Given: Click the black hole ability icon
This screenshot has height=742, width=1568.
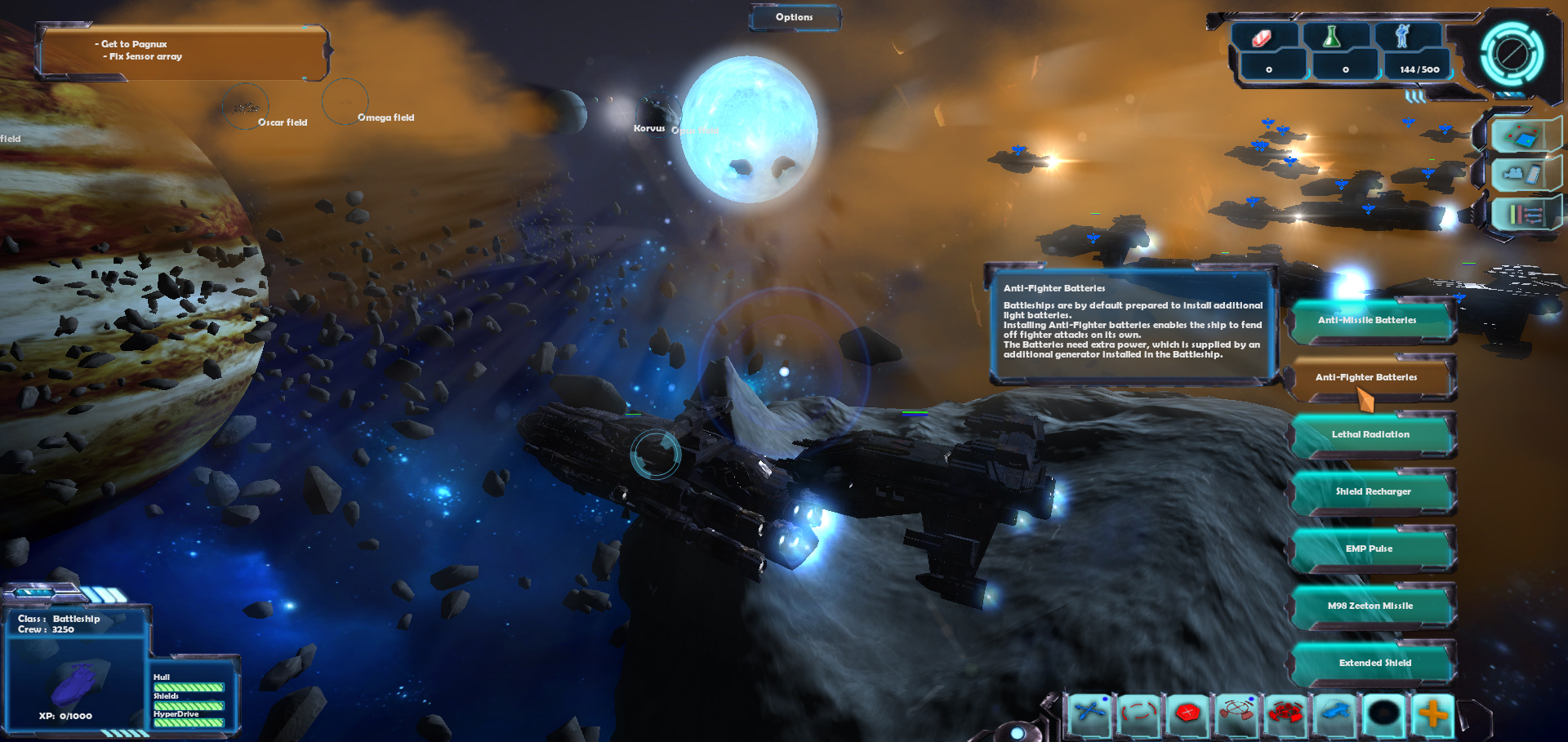Looking at the screenshot, I should click(x=1384, y=714).
